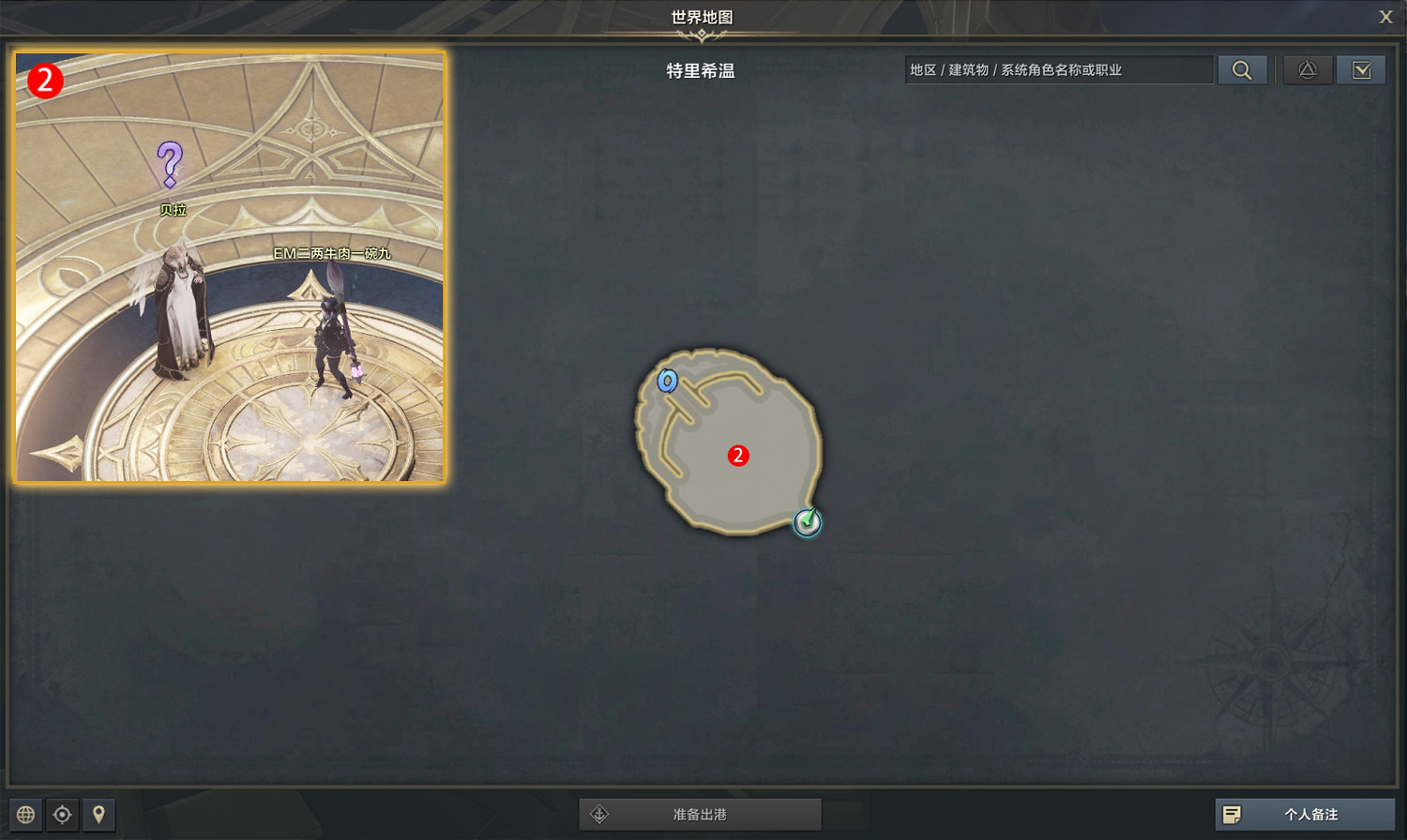Viewport: 1407px width, 840px height.
Task: Close the 世界地图 world map window
Action: click(x=1385, y=16)
